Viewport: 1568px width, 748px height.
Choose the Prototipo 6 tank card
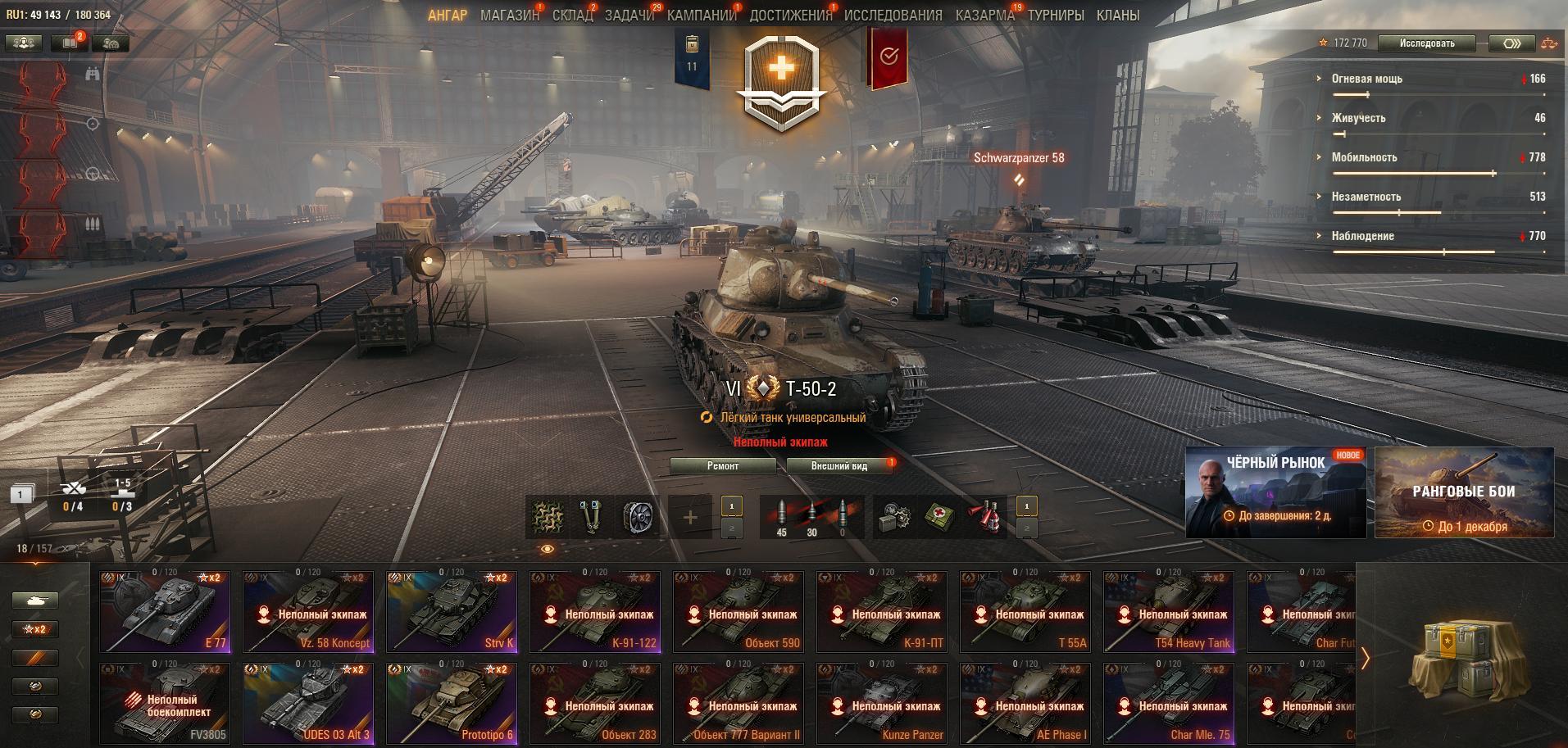pyautogui.click(x=452, y=703)
